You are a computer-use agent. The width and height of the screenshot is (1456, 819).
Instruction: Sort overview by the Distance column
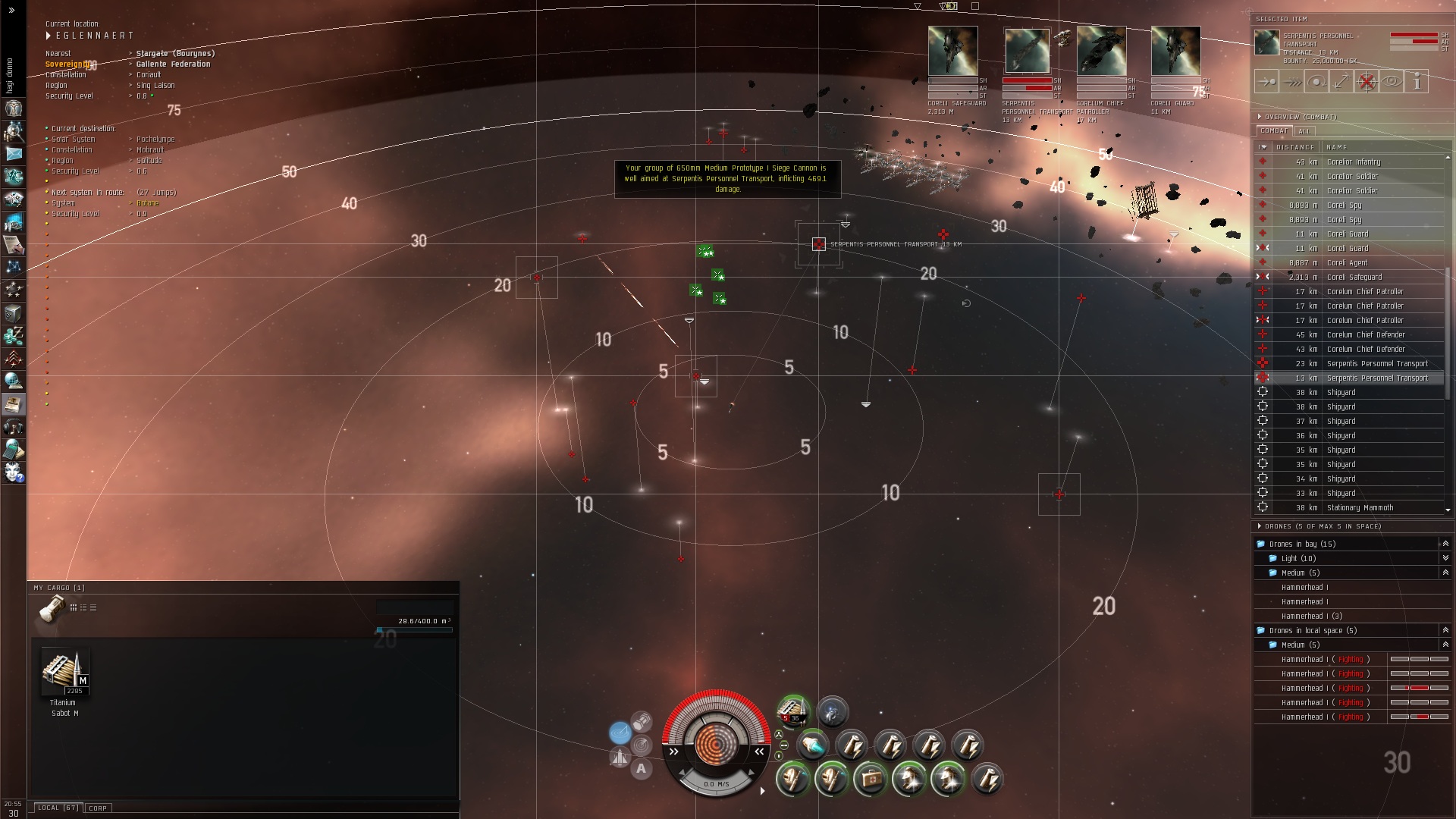[x=1294, y=147]
